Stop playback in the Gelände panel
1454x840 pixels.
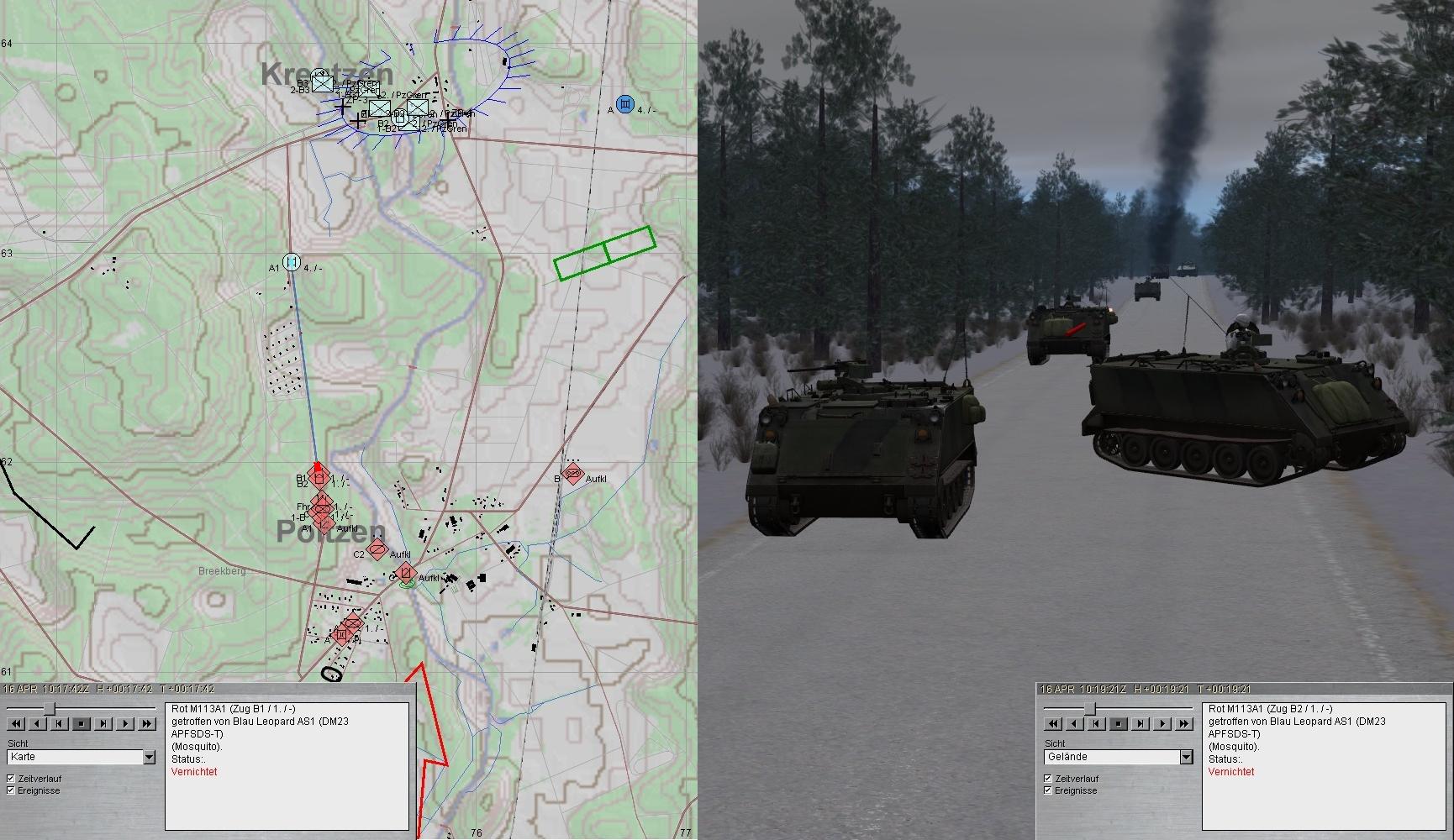click(x=1119, y=723)
